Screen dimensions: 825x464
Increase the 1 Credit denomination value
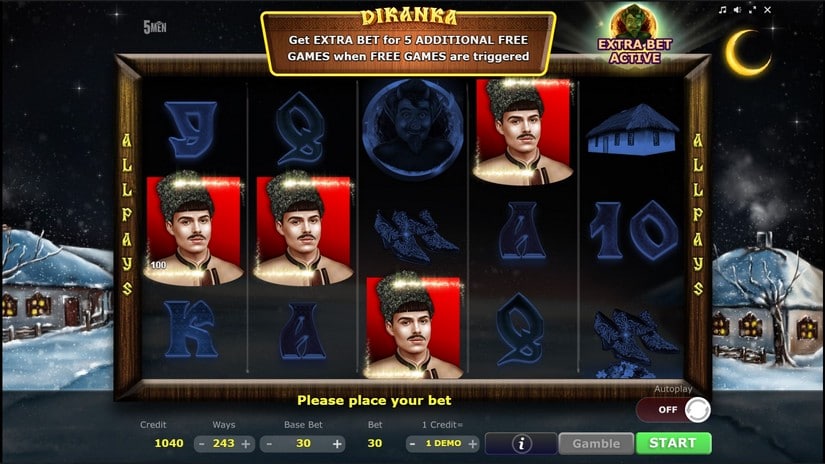click(472, 444)
